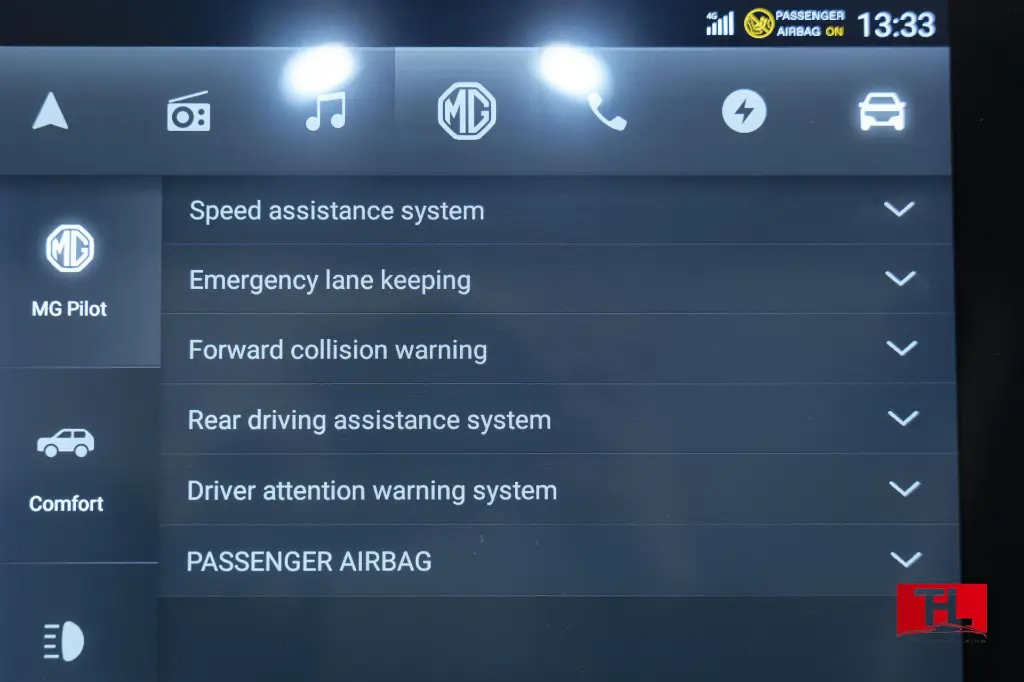This screenshot has width=1024, height=682.
Task: Open the music player icon
Action: pyautogui.click(x=325, y=111)
